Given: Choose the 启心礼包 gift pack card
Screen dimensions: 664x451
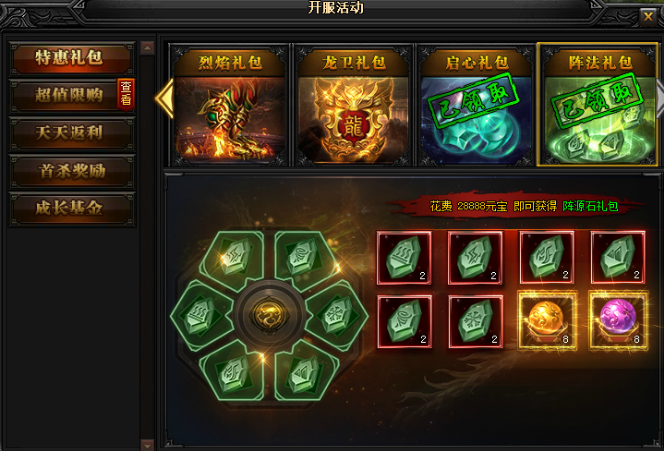Looking at the screenshot, I should [x=475, y=105].
